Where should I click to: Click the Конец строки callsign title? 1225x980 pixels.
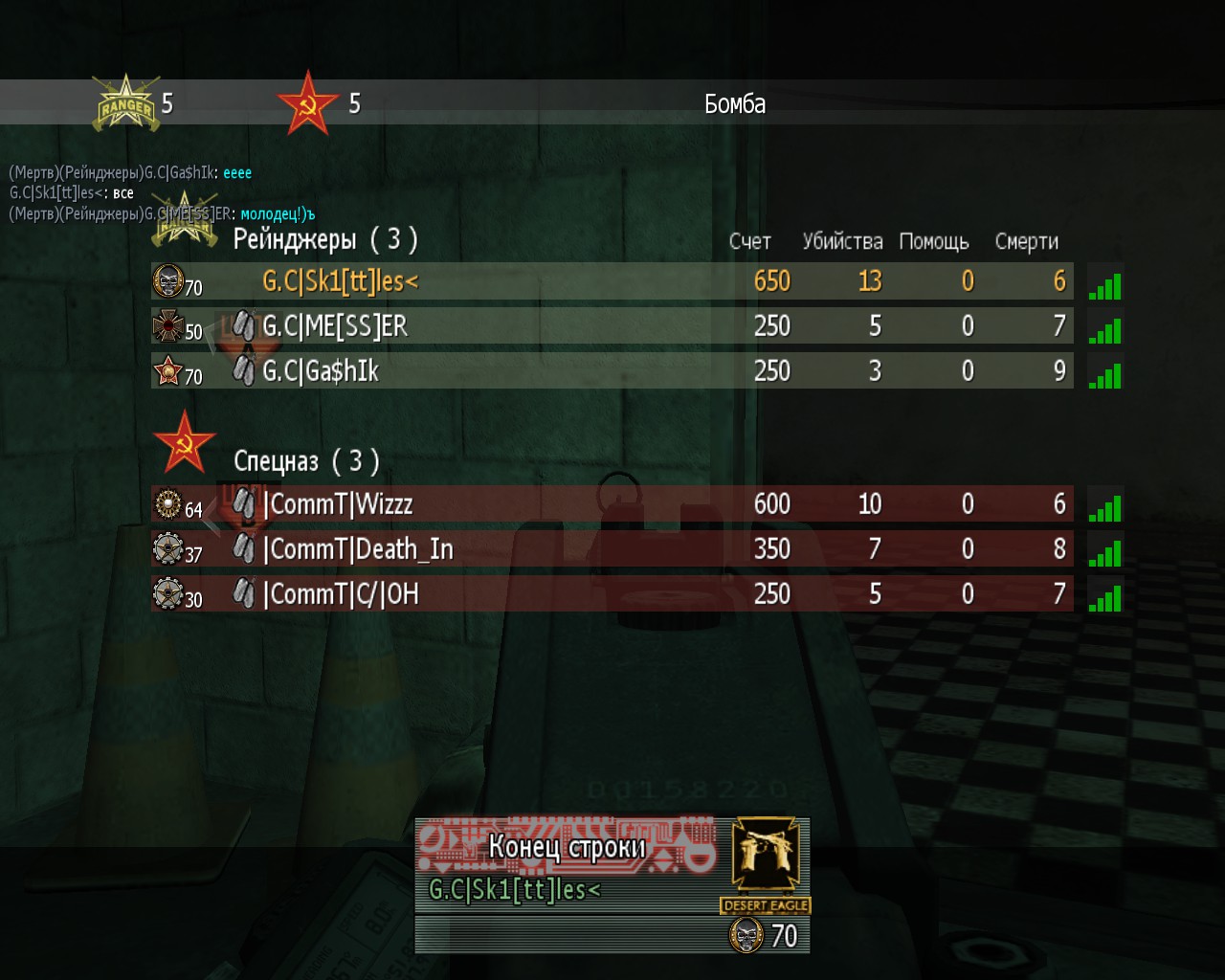(567, 847)
